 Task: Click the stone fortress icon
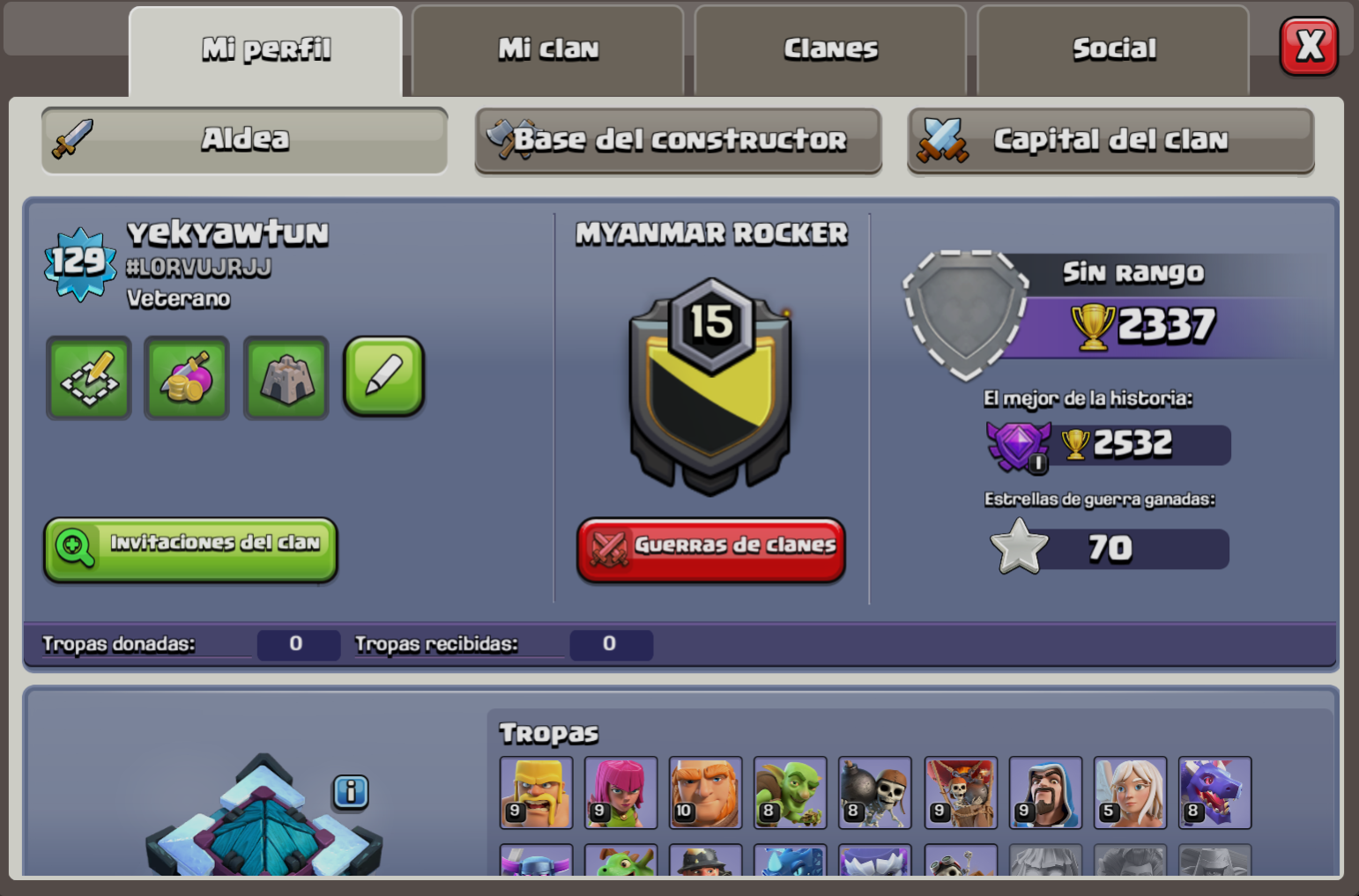coord(286,378)
